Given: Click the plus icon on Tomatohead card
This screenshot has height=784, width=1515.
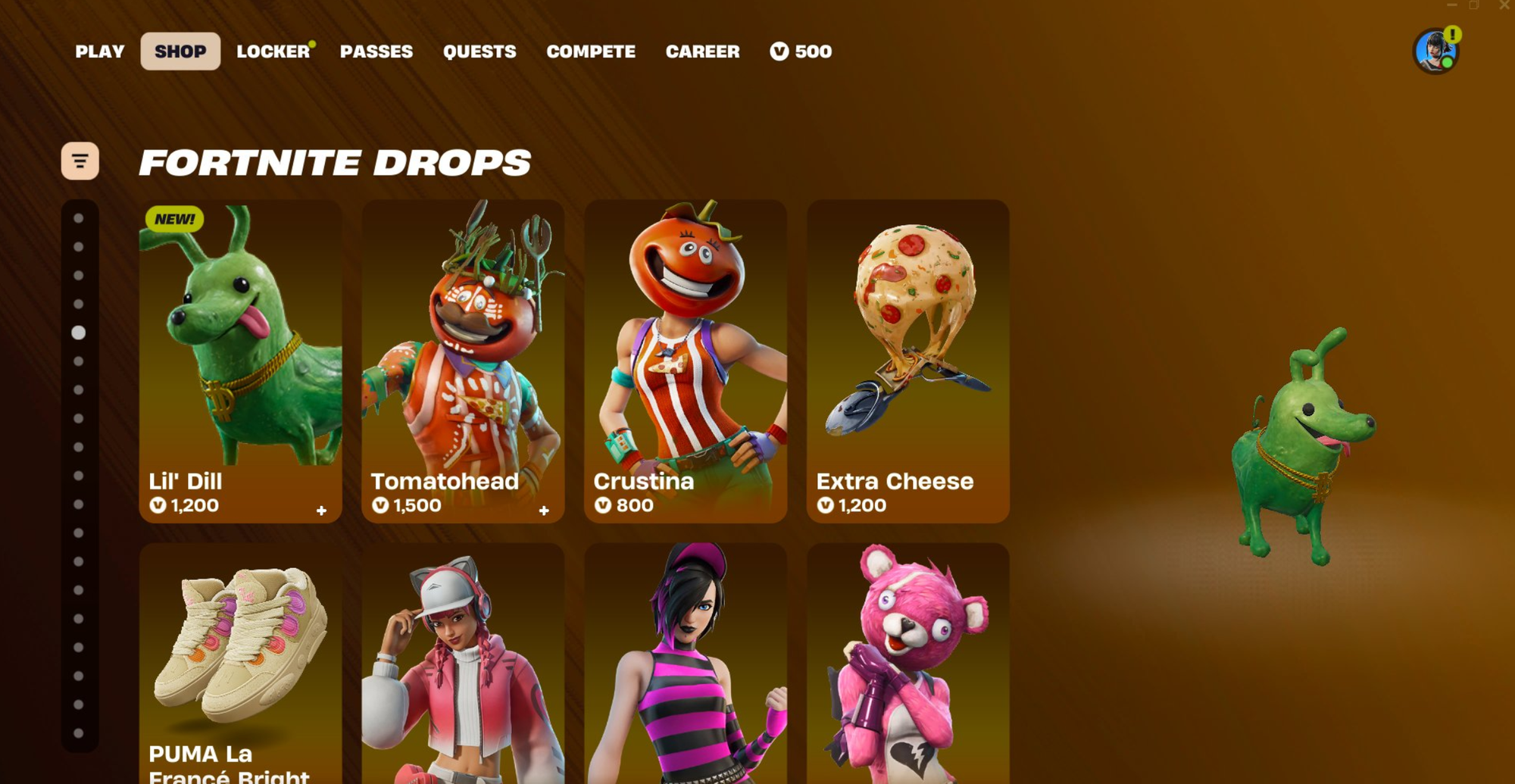Looking at the screenshot, I should pyautogui.click(x=545, y=511).
